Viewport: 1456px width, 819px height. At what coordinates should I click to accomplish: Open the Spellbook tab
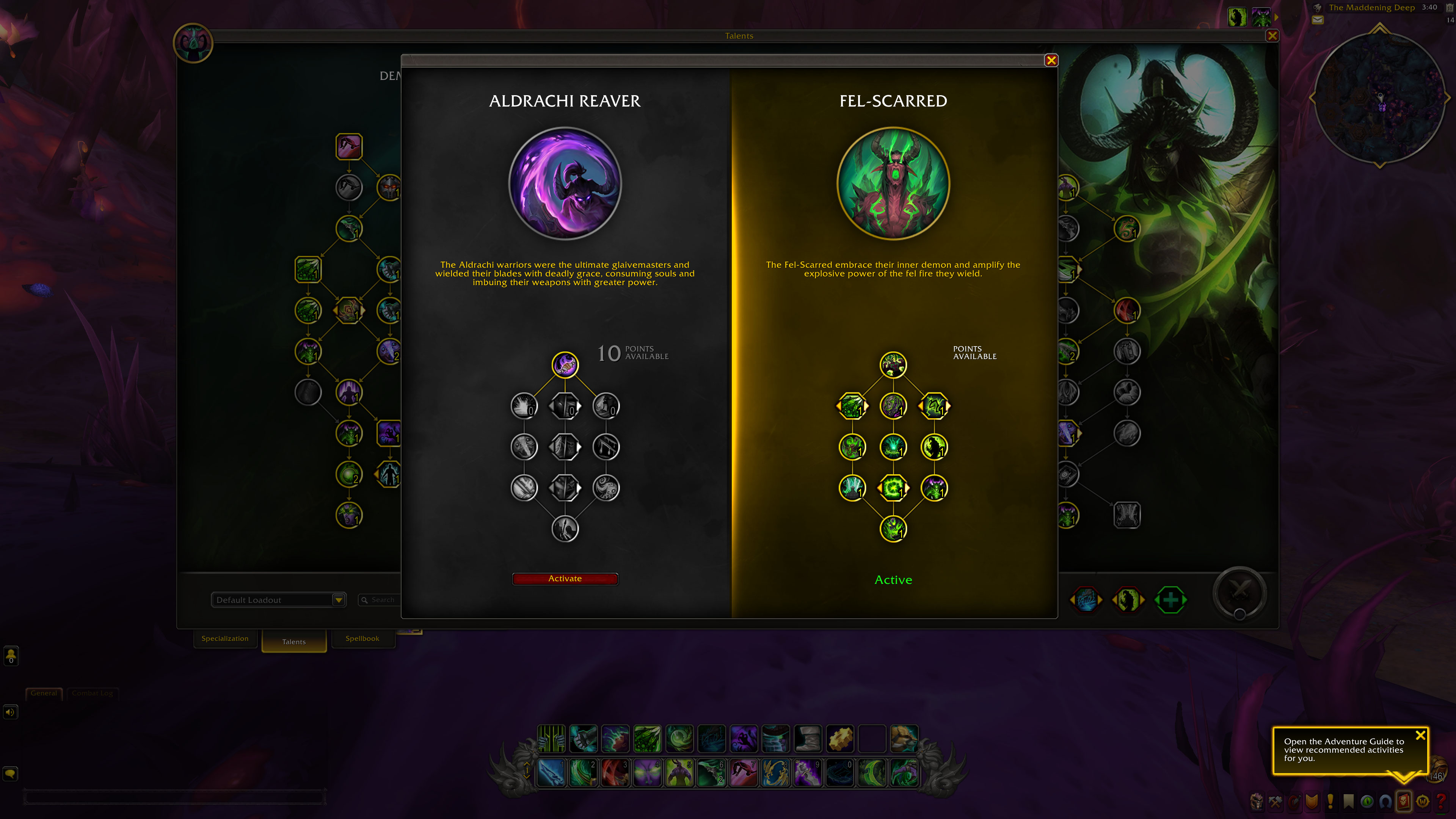362,639
